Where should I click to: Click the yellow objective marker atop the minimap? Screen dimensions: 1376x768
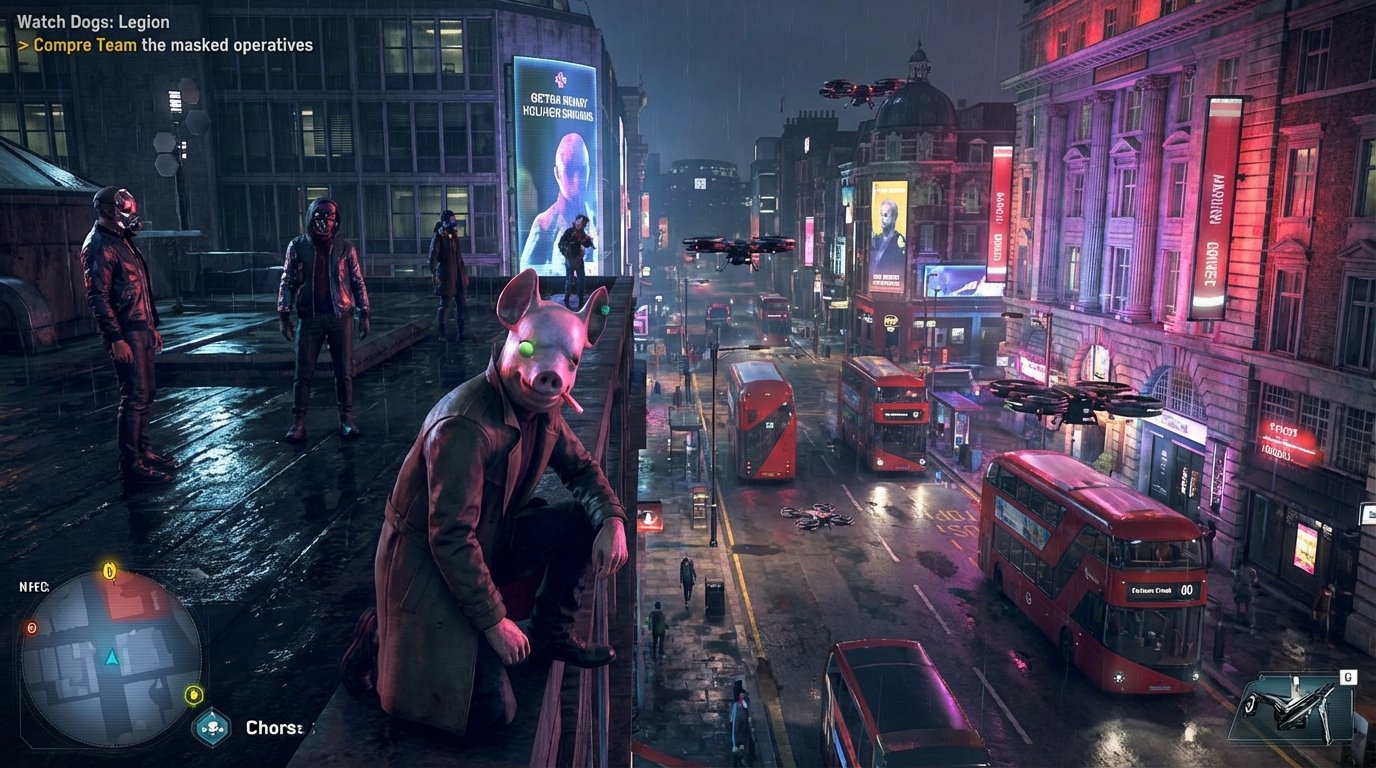pos(108,570)
